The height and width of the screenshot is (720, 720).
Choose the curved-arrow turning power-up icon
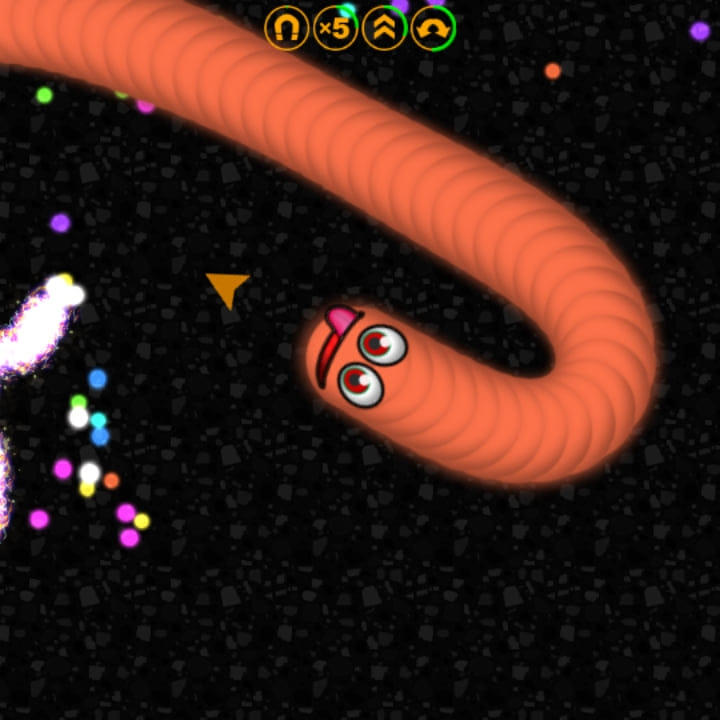[x=433, y=27]
